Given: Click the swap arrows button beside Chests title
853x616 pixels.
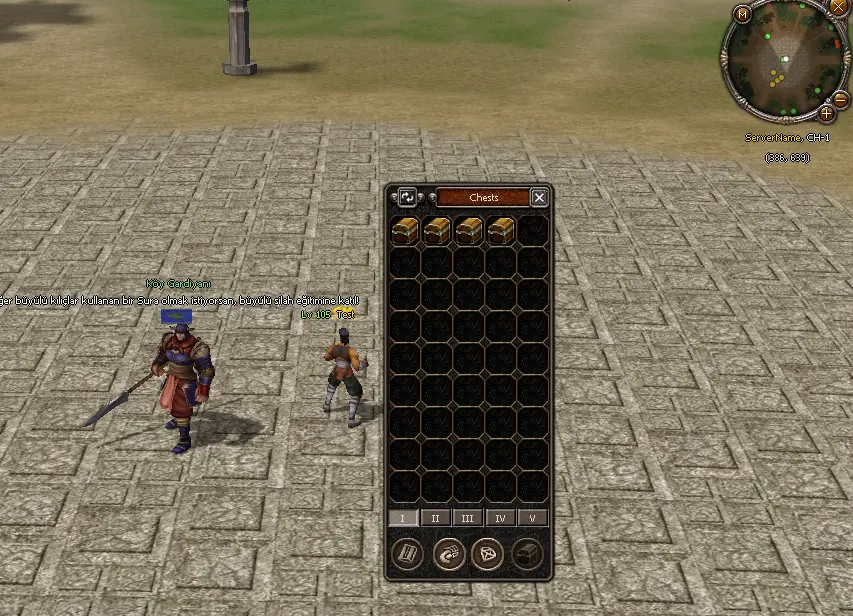Looking at the screenshot, I should [x=407, y=197].
